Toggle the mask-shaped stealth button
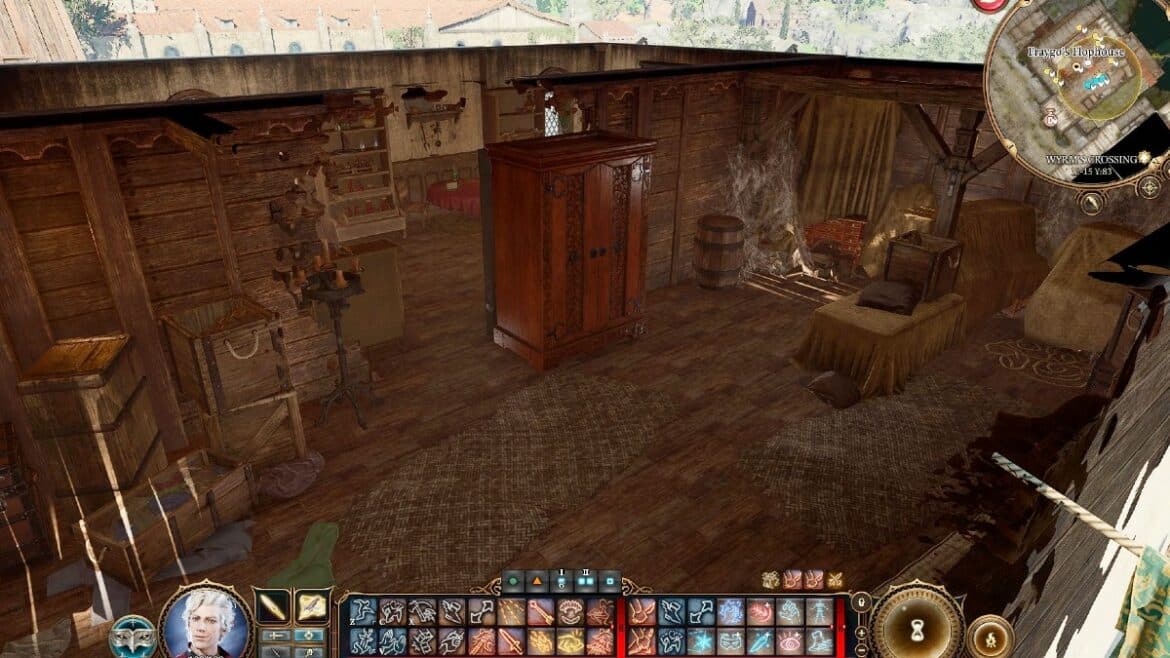 point(132,637)
